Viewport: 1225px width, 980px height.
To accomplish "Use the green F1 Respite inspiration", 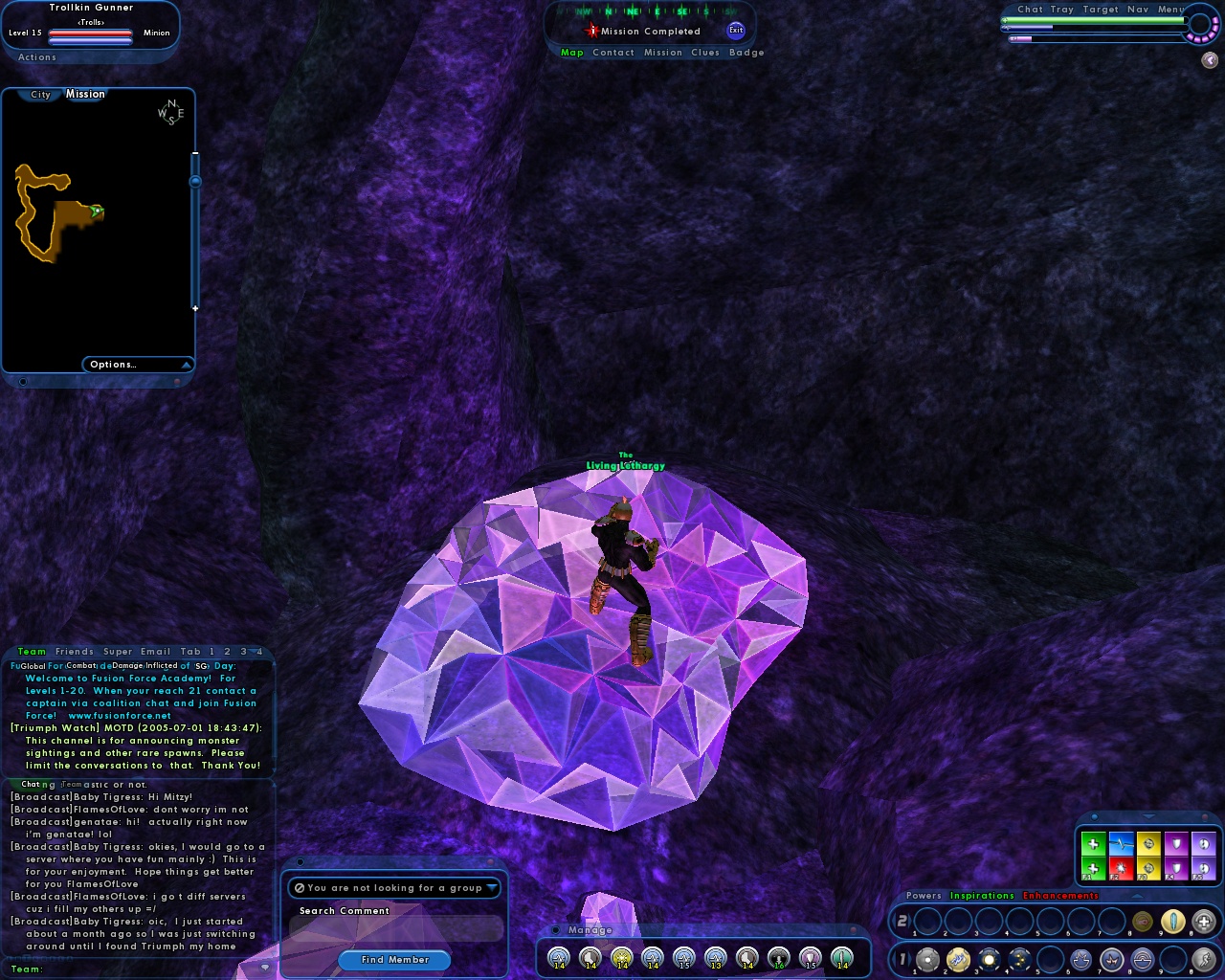I will click(x=1093, y=869).
